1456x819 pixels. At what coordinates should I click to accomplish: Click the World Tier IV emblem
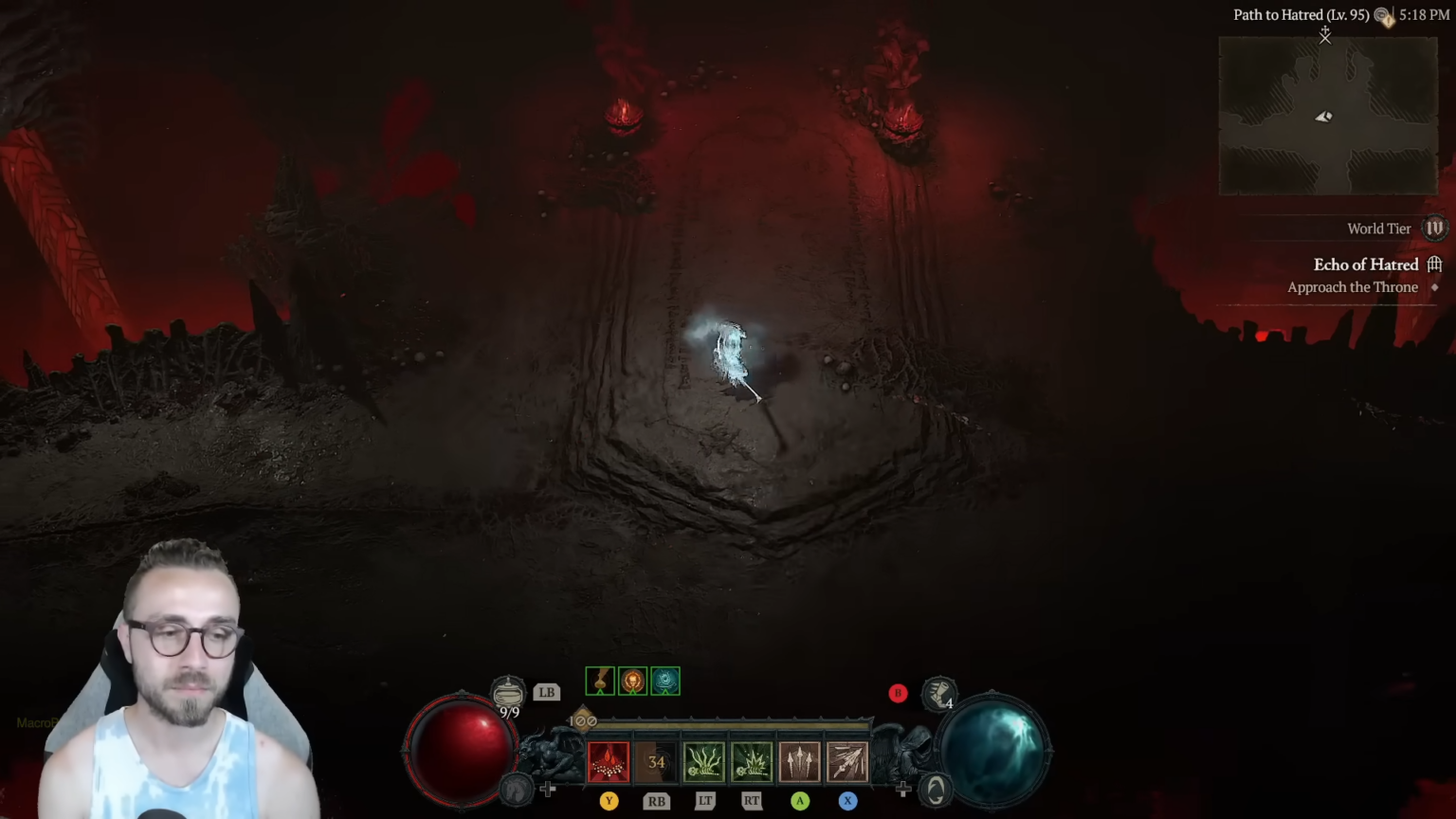1433,228
